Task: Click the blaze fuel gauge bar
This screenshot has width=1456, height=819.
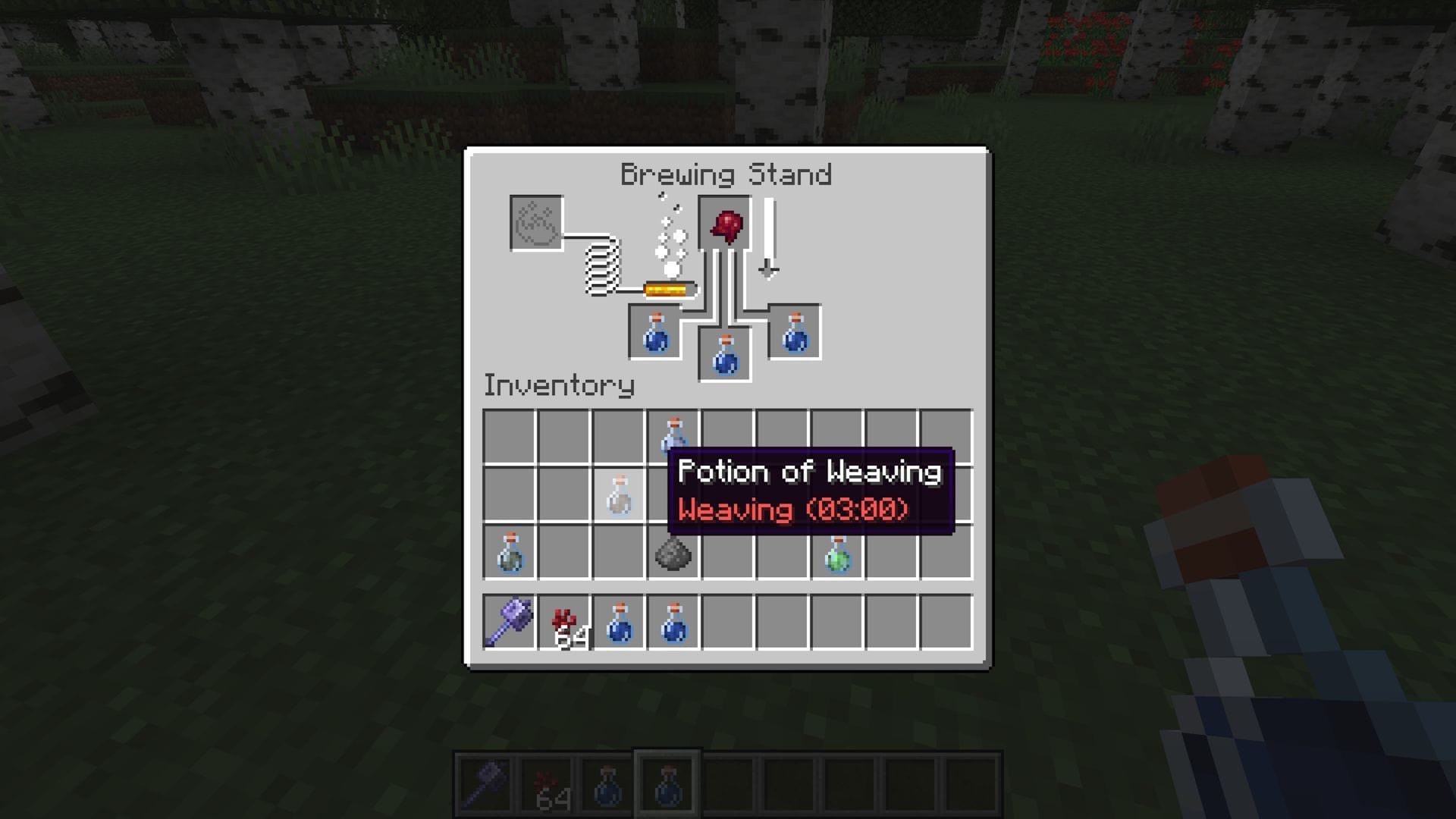Action: pos(670,289)
